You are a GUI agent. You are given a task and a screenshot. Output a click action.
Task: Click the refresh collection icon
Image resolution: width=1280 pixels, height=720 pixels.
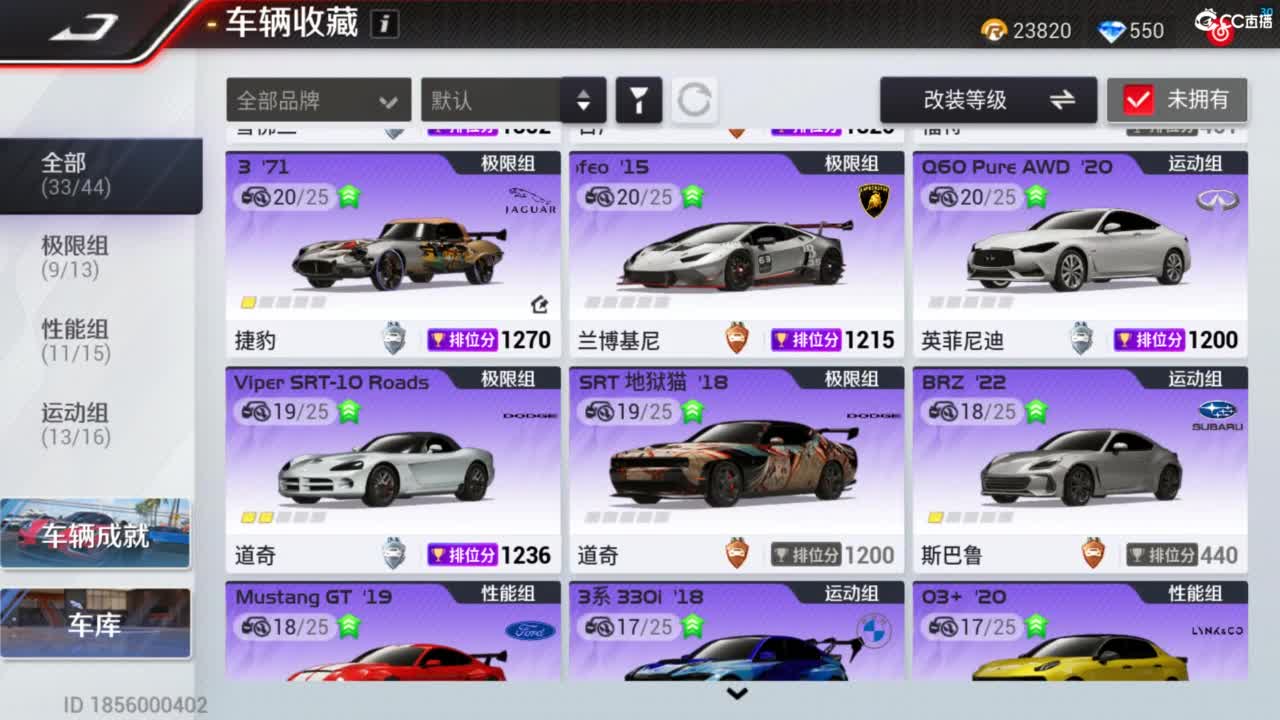(695, 100)
